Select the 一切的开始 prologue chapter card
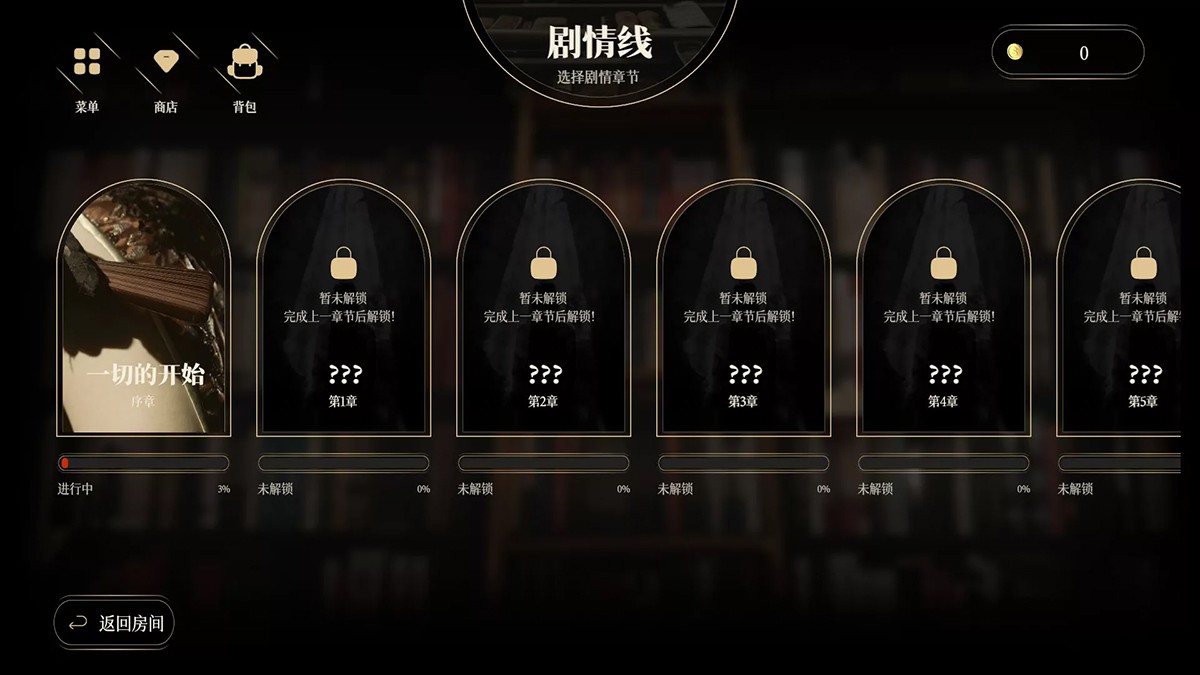 (144, 310)
